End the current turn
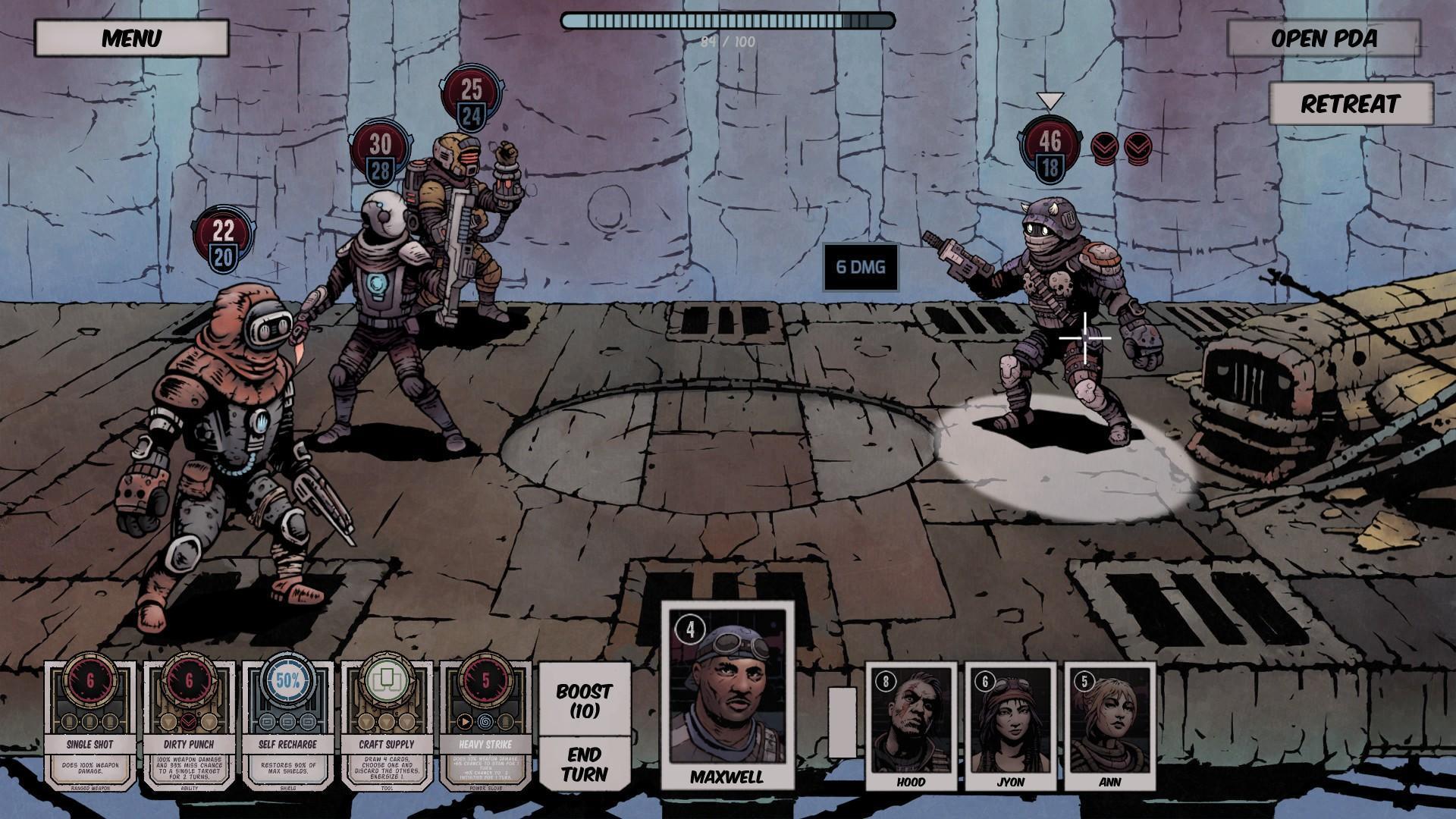Viewport: 1456px width, 819px height. click(x=584, y=764)
